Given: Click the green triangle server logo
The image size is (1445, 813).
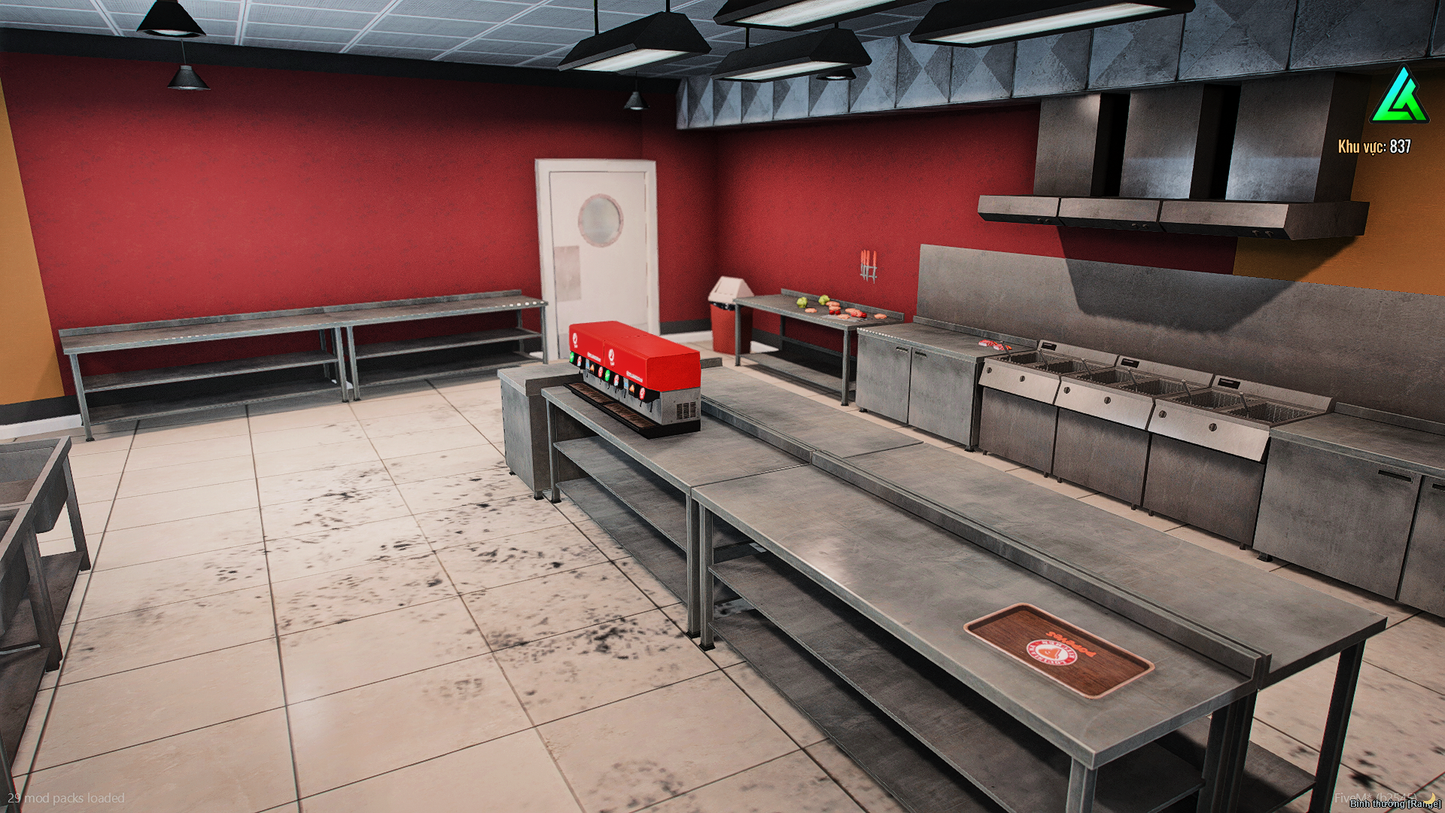Looking at the screenshot, I should coord(1400,98).
